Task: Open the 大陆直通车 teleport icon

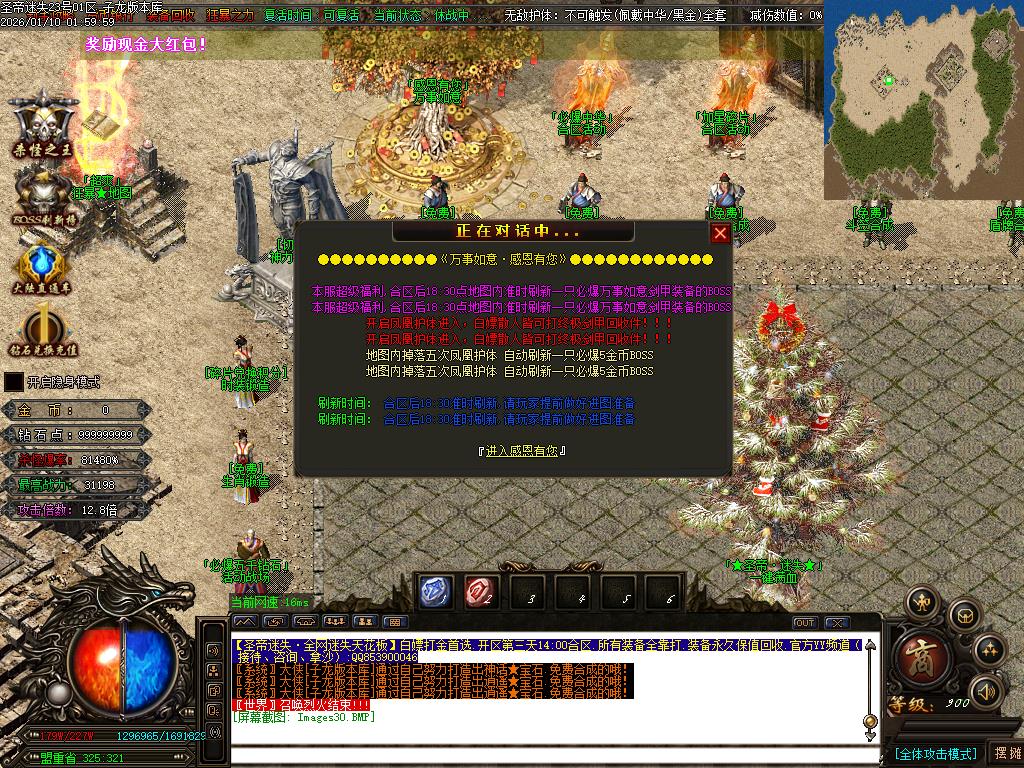Action: pyautogui.click(x=42, y=266)
